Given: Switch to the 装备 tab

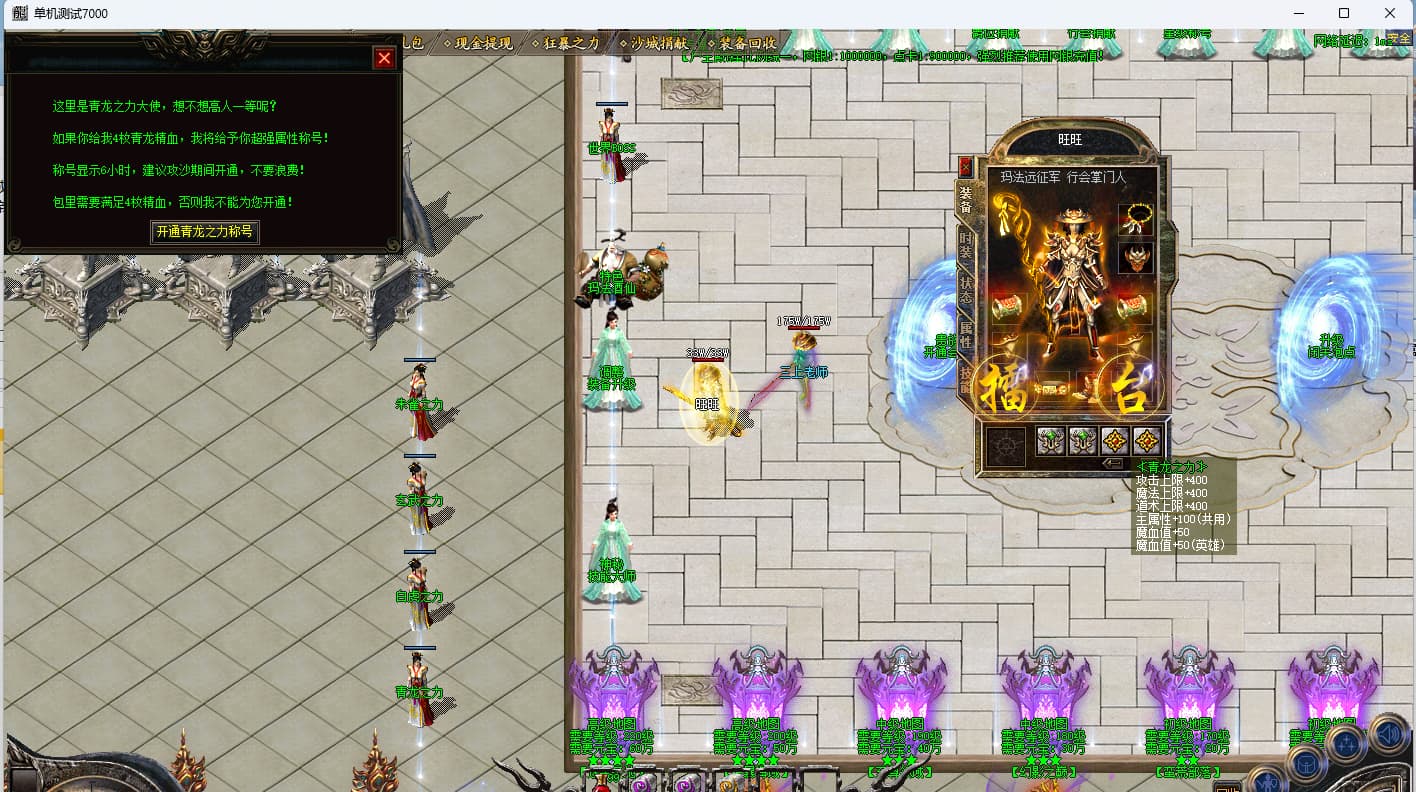Looking at the screenshot, I should pyautogui.click(x=965, y=198).
